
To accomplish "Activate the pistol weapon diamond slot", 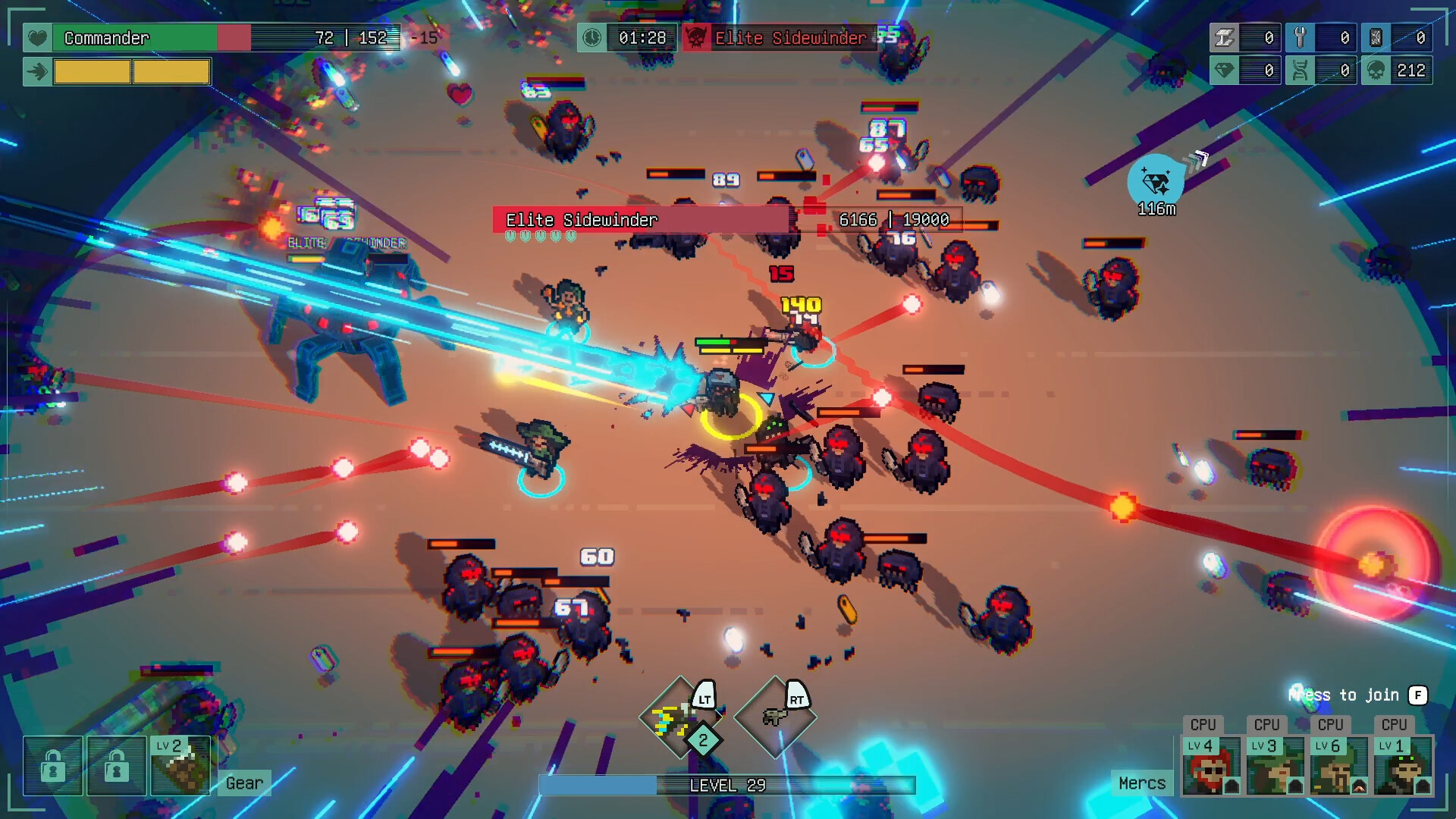I will [775, 717].
